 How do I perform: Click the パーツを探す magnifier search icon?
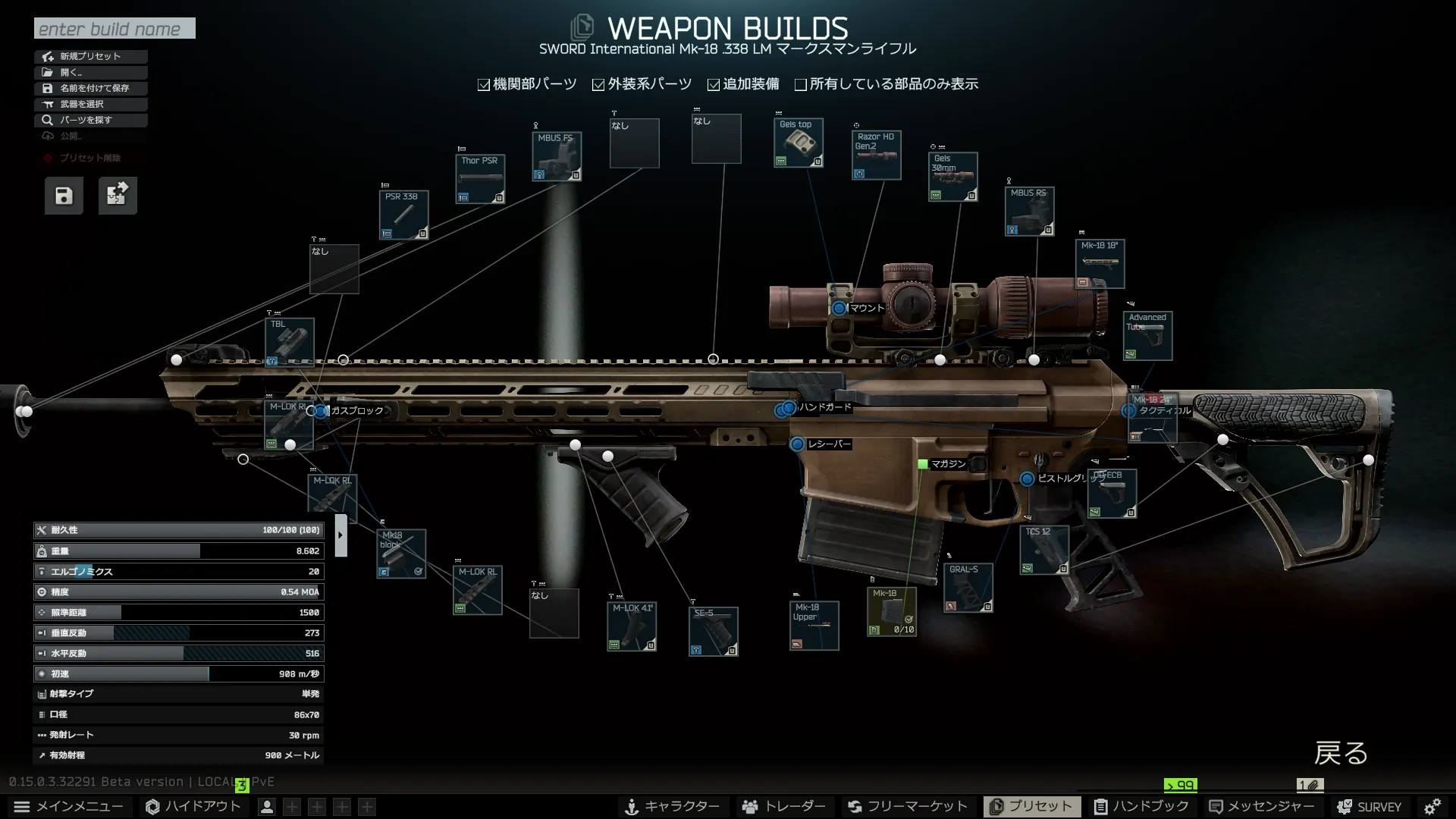coord(47,120)
